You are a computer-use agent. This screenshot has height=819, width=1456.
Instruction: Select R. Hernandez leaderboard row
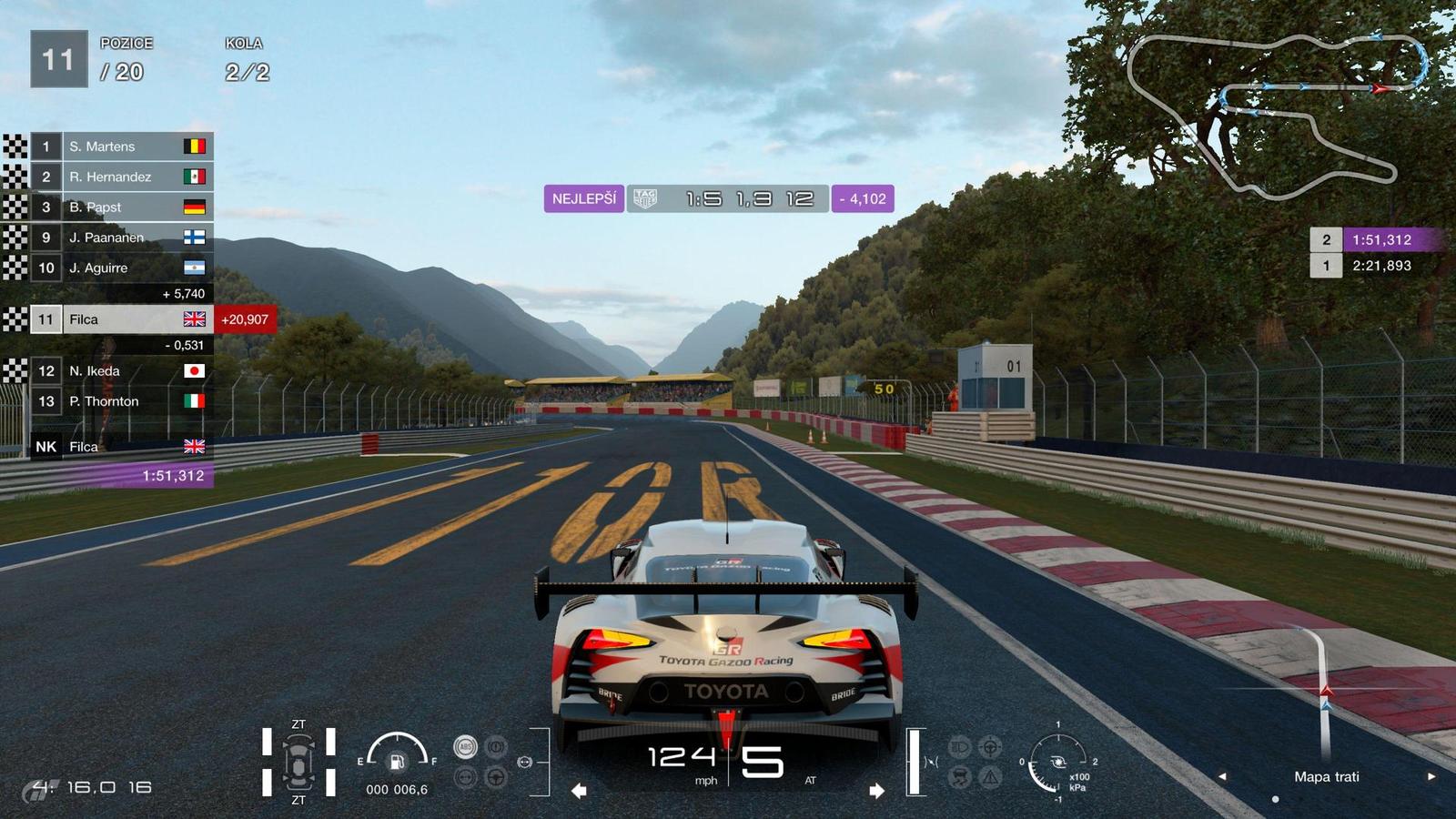122,177
